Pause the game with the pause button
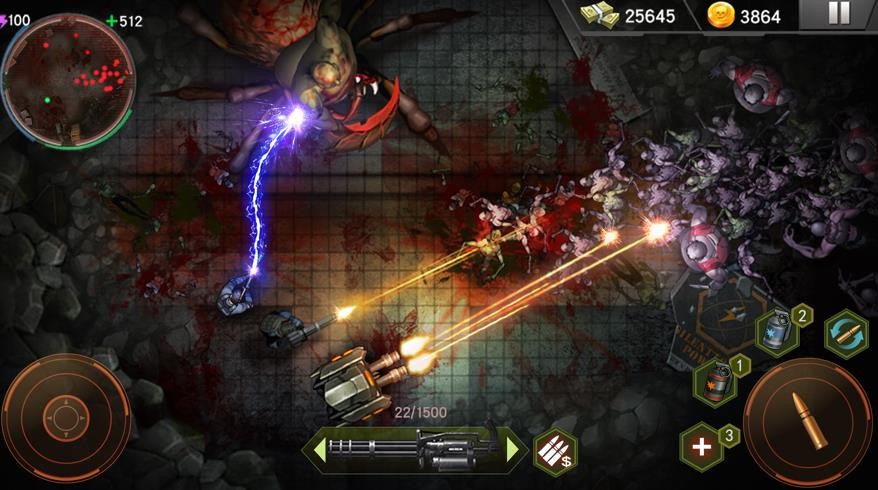 [839, 14]
